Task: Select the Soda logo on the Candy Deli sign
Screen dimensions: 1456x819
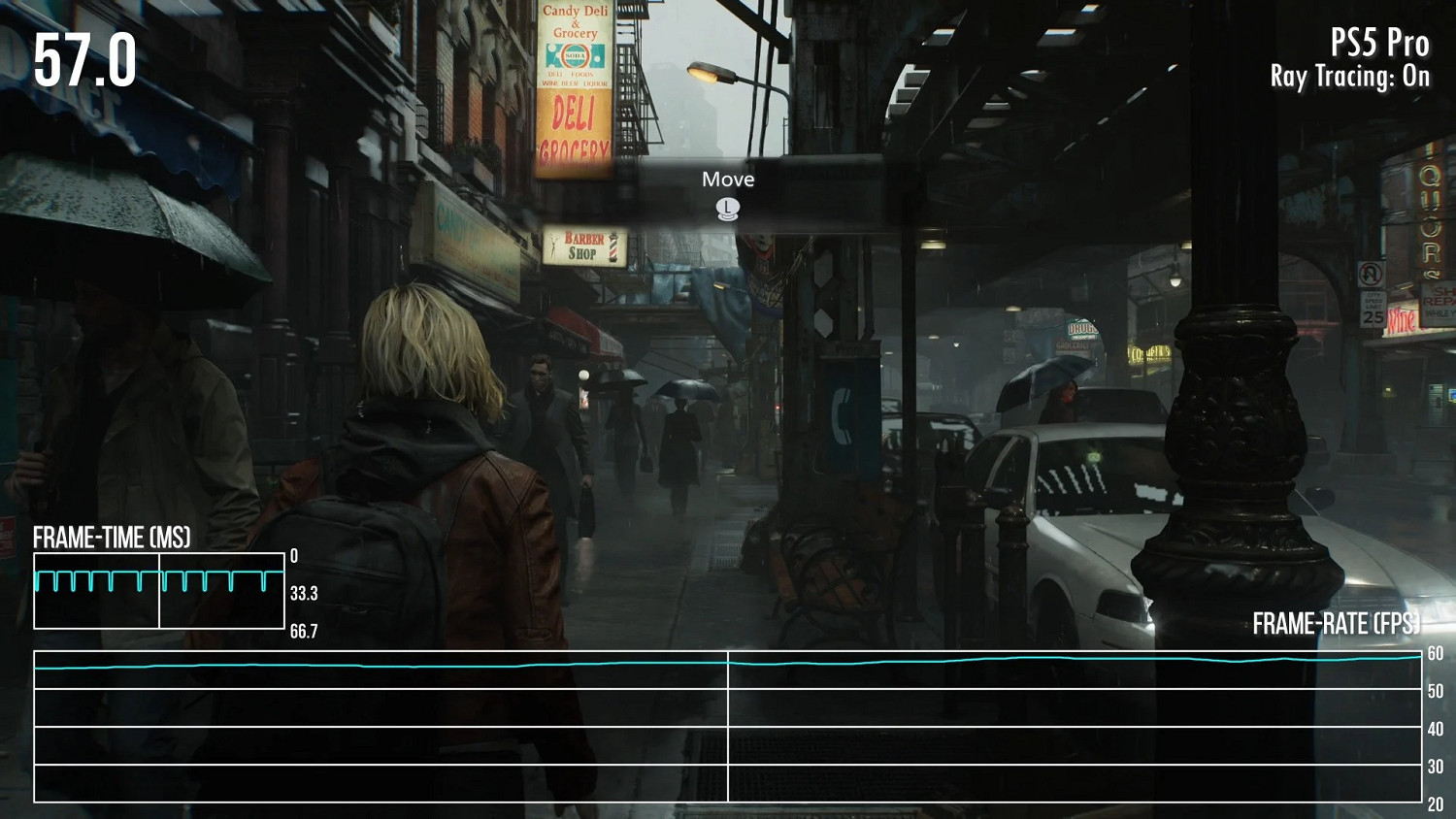Action: pyautogui.click(x=575, y=55)
